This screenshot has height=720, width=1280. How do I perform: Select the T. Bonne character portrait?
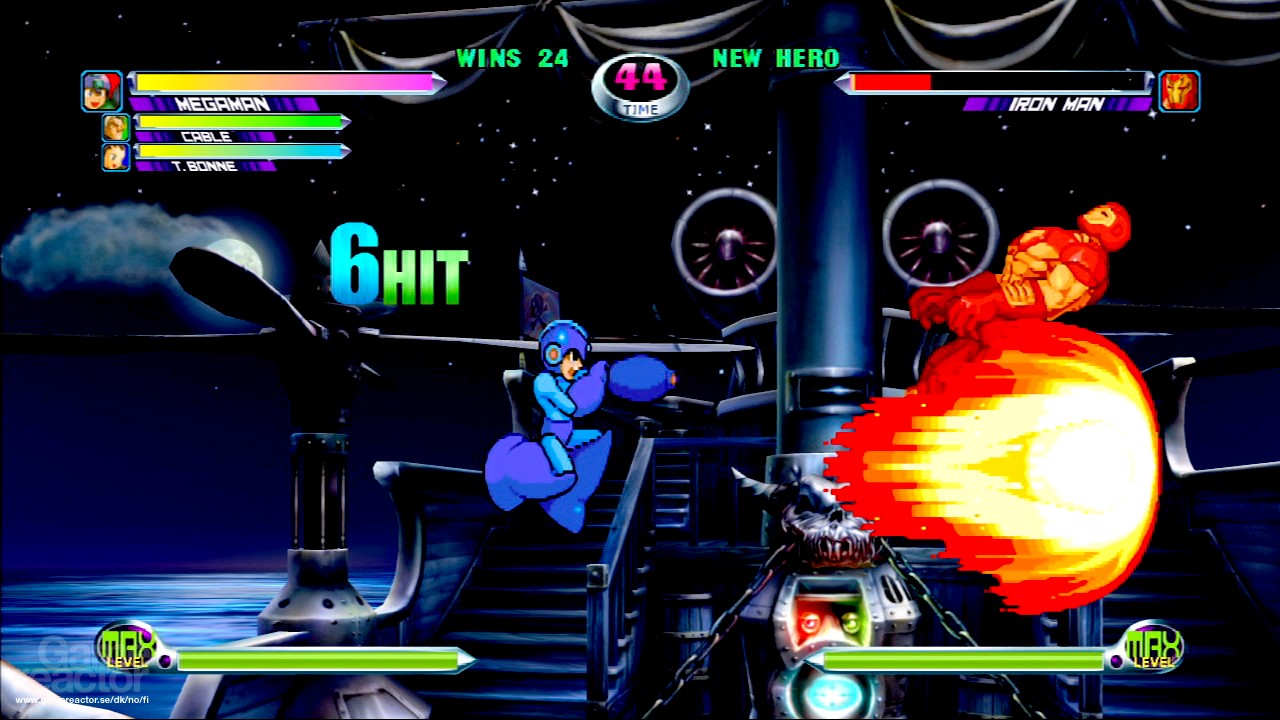click(114, 156)
